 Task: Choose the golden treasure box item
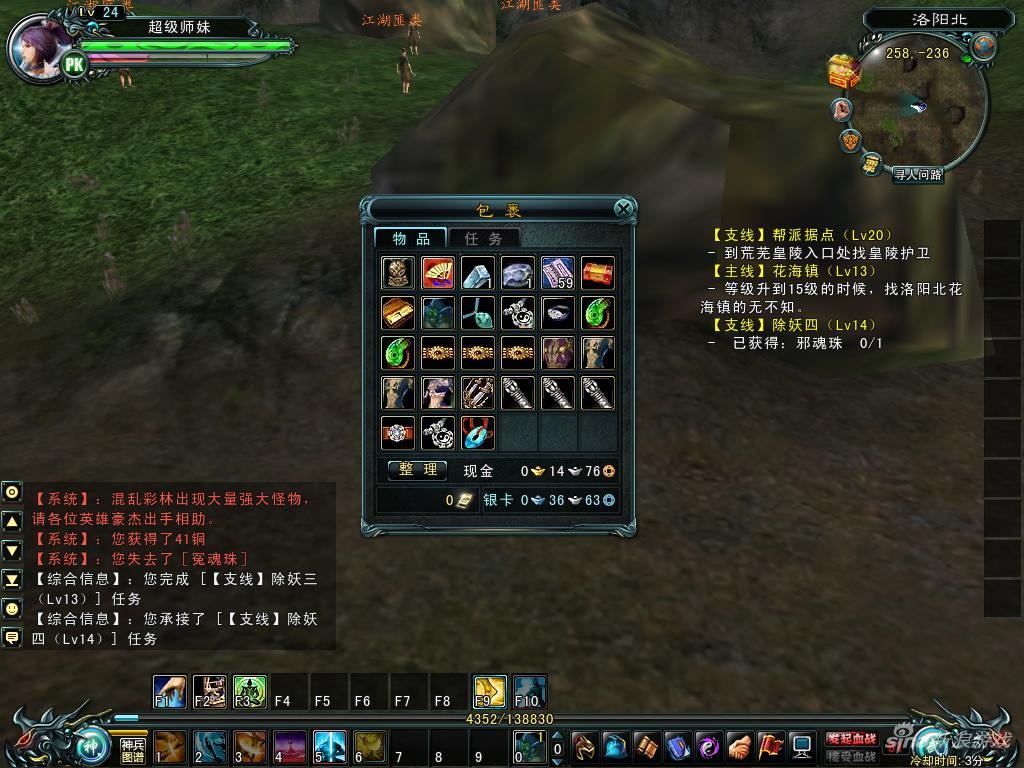(x=398, y=313)
